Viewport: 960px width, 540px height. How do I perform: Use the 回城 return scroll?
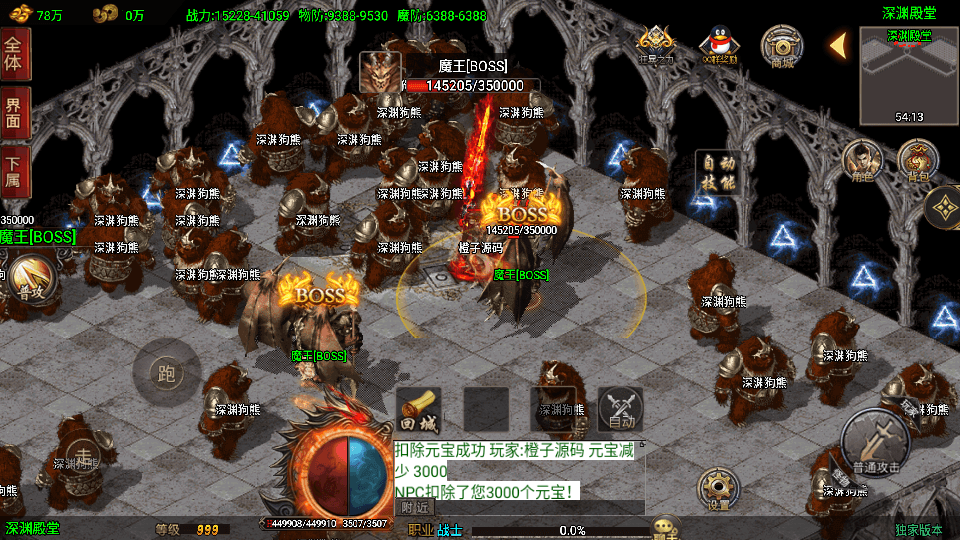coord(419,410)
